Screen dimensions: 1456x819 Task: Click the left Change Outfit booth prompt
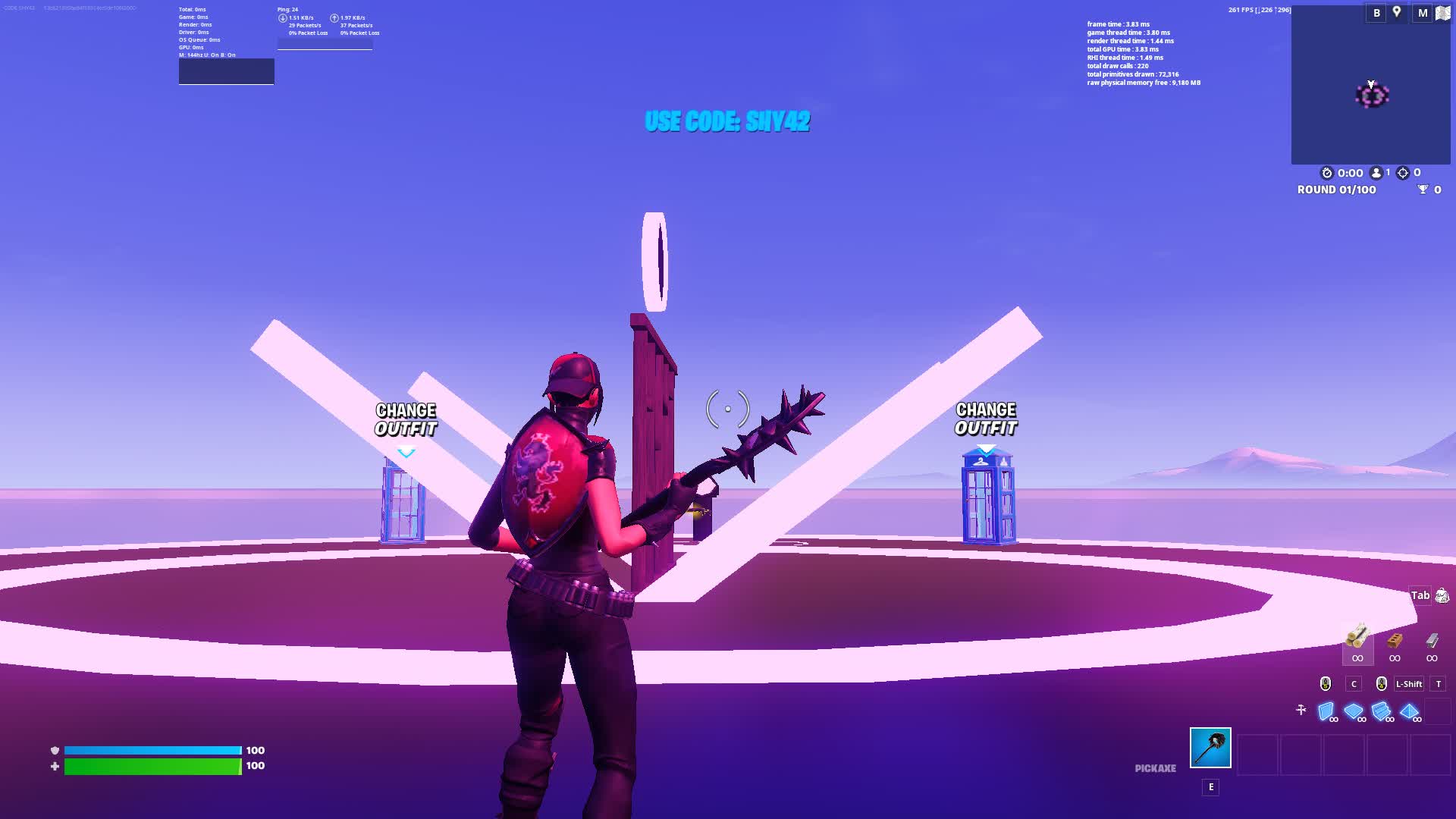(x=405, y=419)
